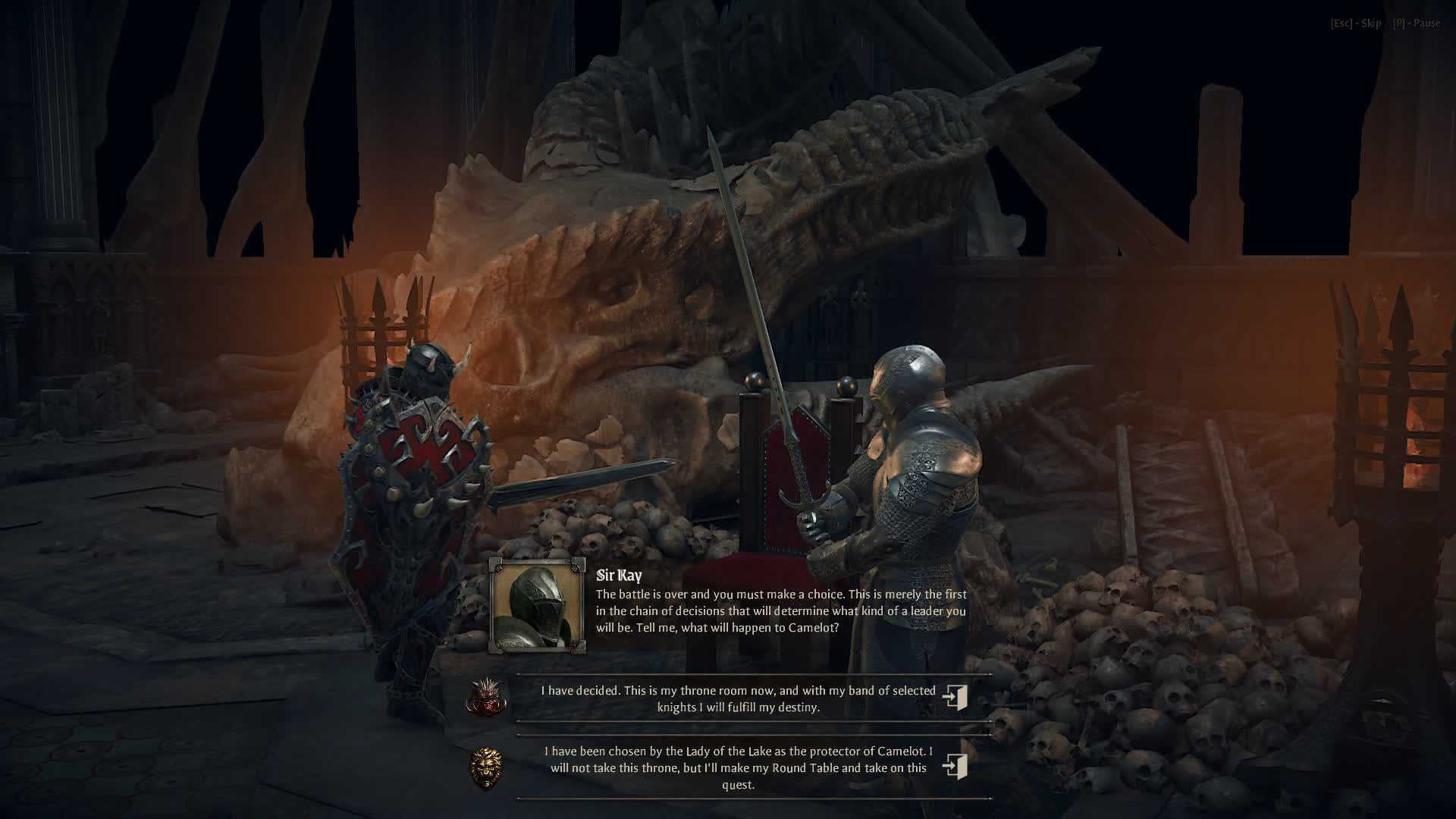Choose the "This is my throne room now" reply
This screenshot has width=1456, height=819.
point(738,698)
